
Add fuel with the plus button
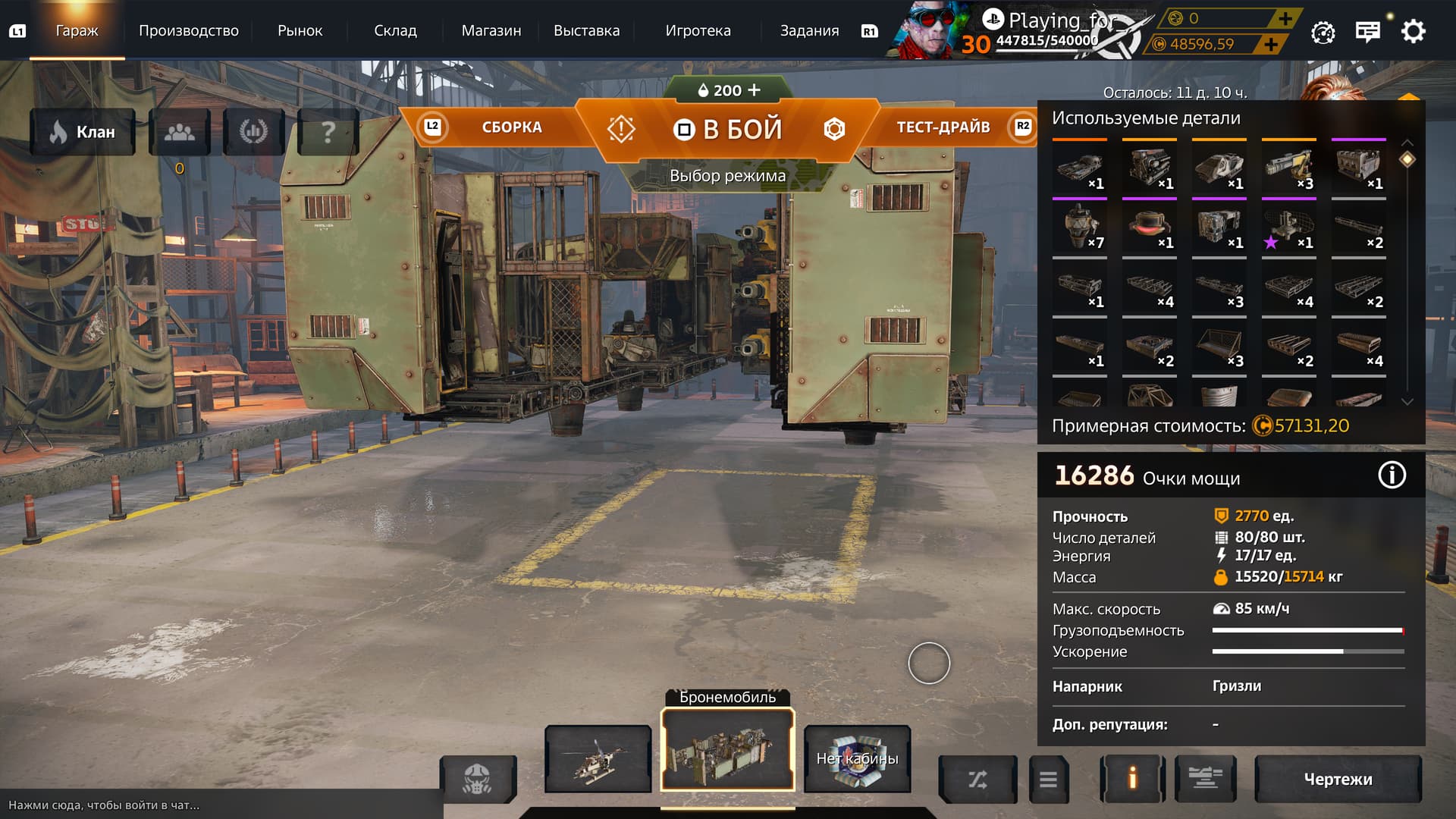tap(754, 90)
